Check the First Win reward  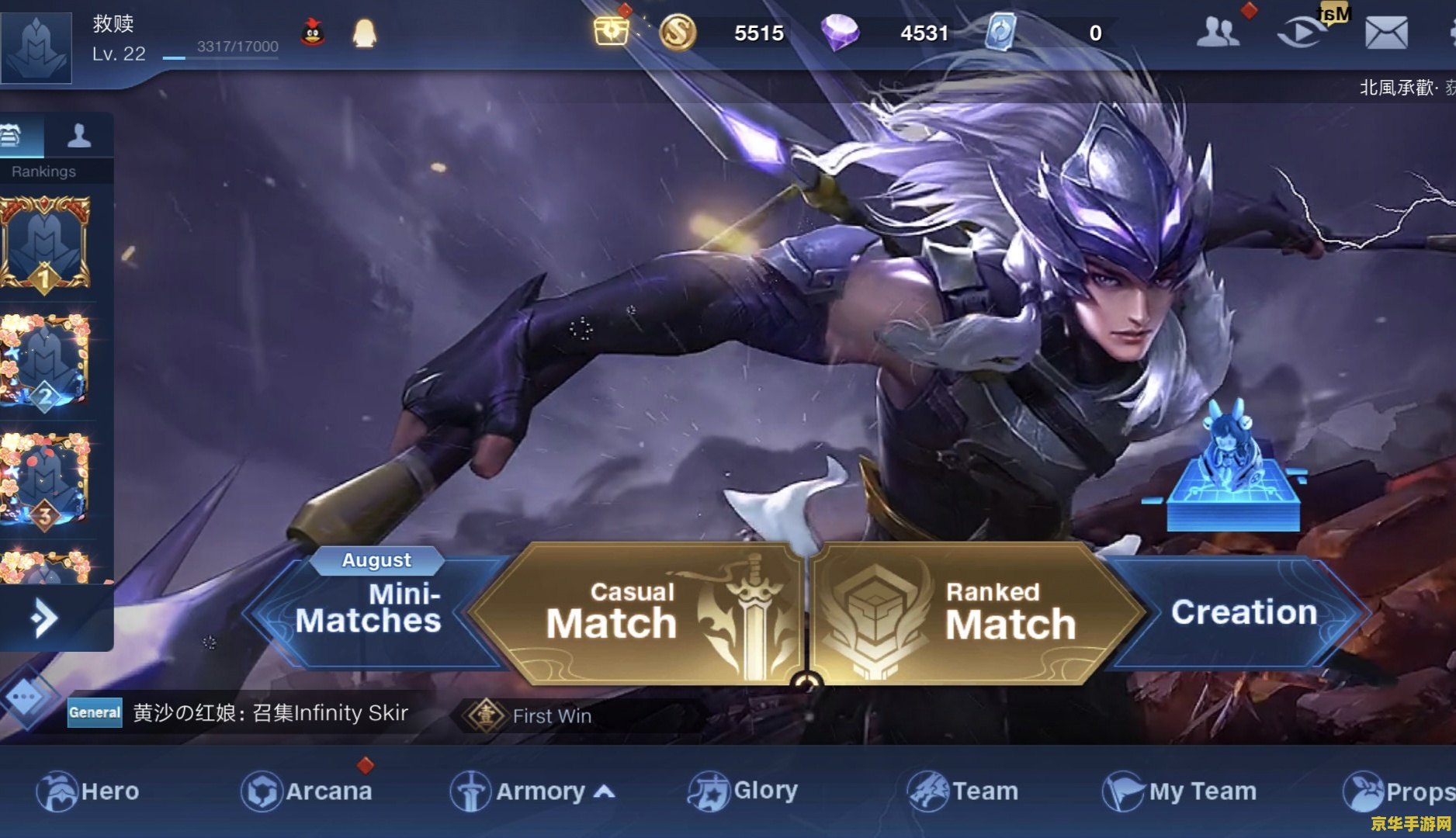(536, 715)
